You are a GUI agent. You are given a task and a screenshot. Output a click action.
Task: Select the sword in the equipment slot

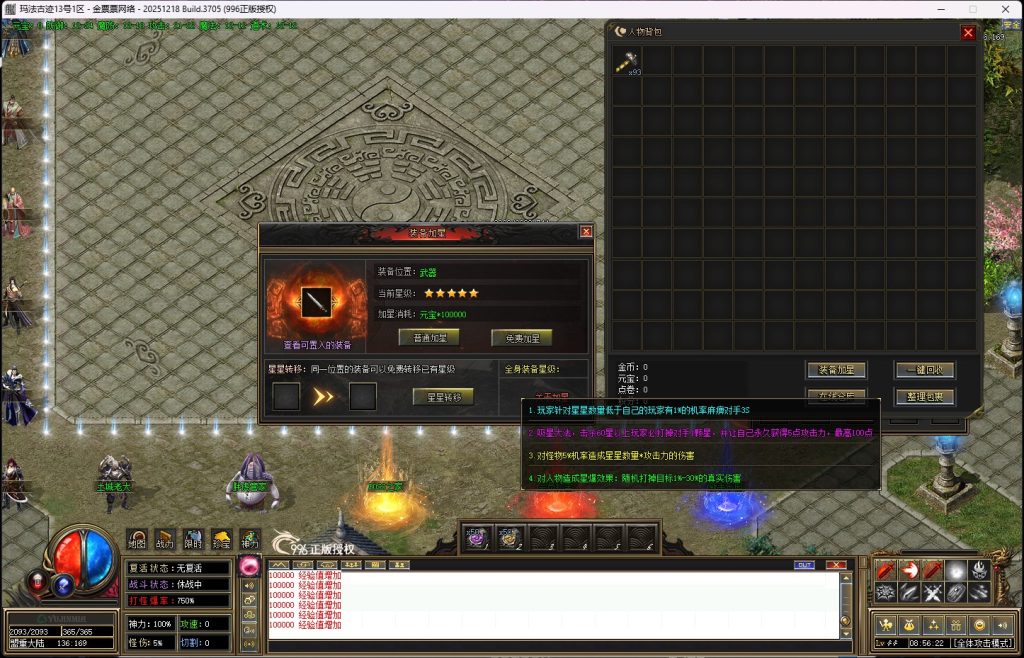[318, 300]
